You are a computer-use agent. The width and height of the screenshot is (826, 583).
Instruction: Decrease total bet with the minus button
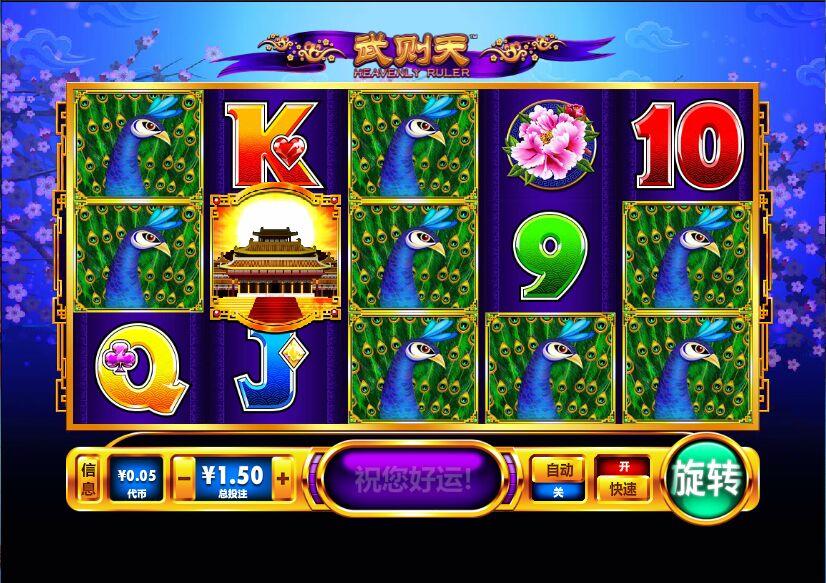pos(183,479)
